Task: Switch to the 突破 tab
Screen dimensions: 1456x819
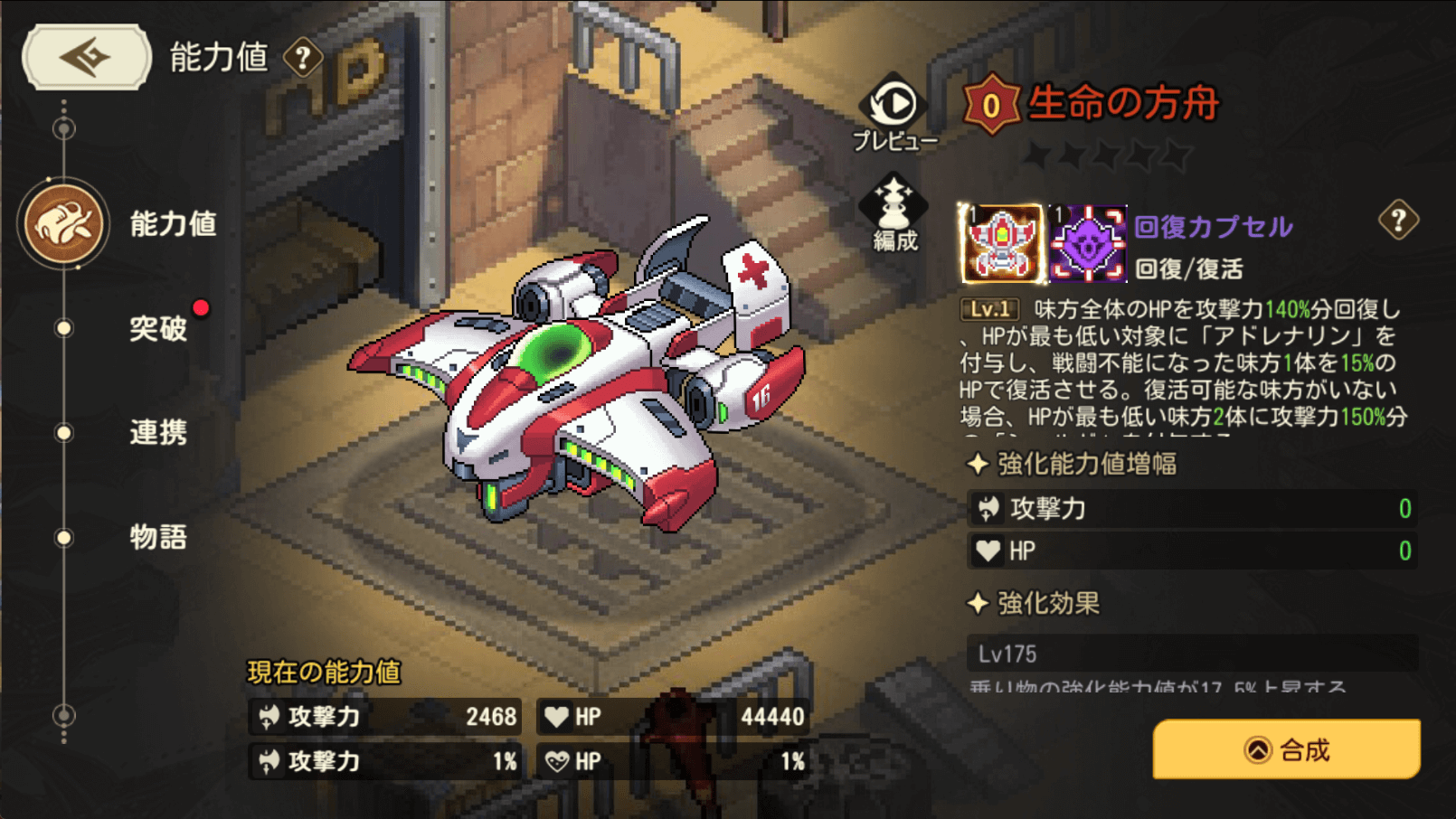Action: pyautogui.click(x=157, y=328)
